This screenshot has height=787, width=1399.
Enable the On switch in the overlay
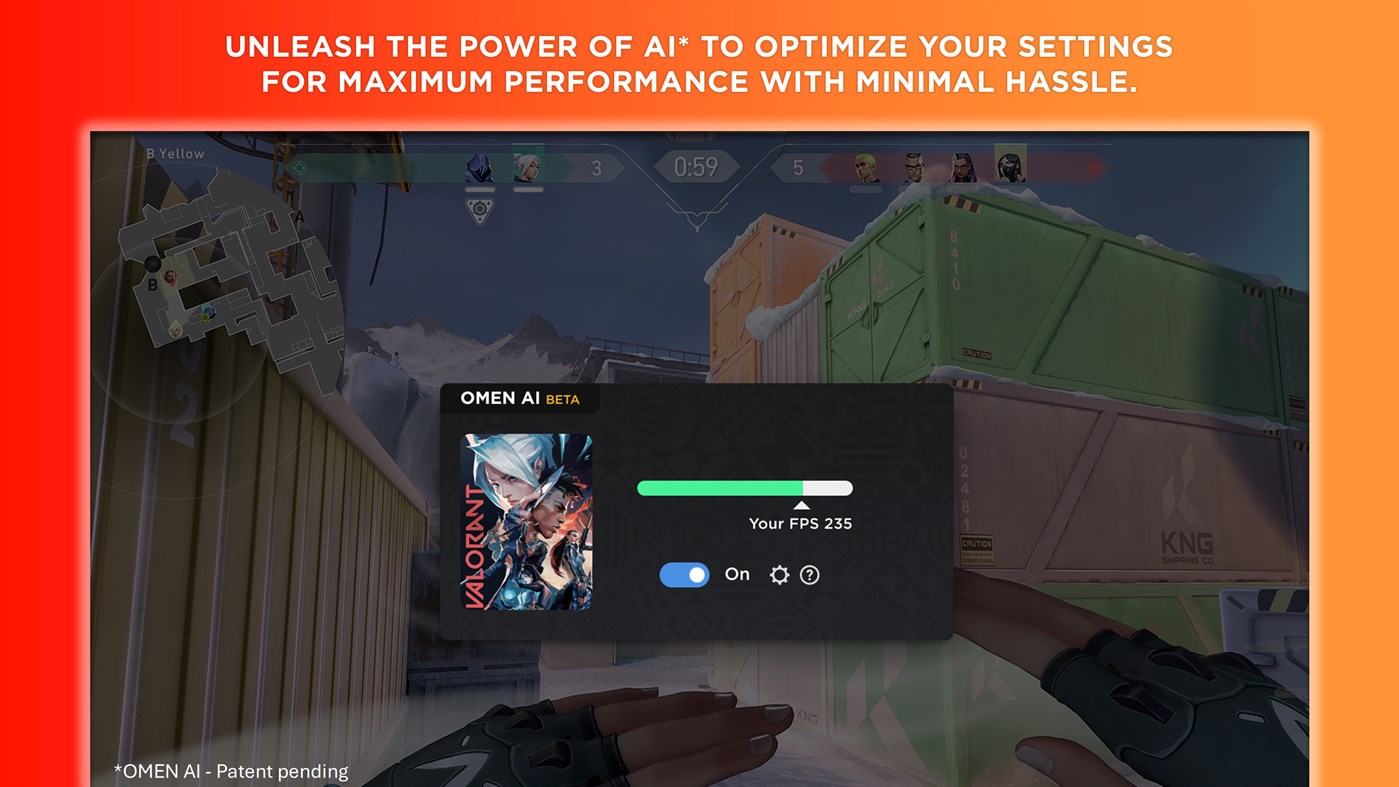(x=684, y=574)
